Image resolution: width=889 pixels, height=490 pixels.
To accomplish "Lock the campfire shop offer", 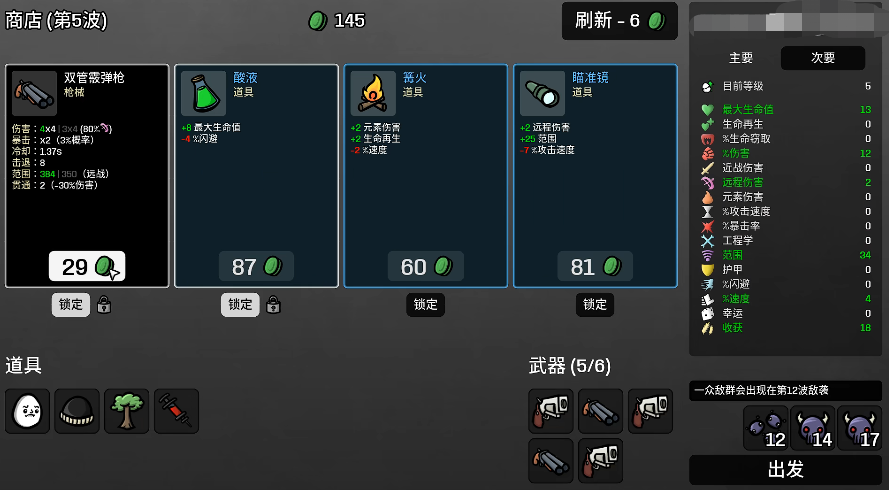I will [426, 305].
